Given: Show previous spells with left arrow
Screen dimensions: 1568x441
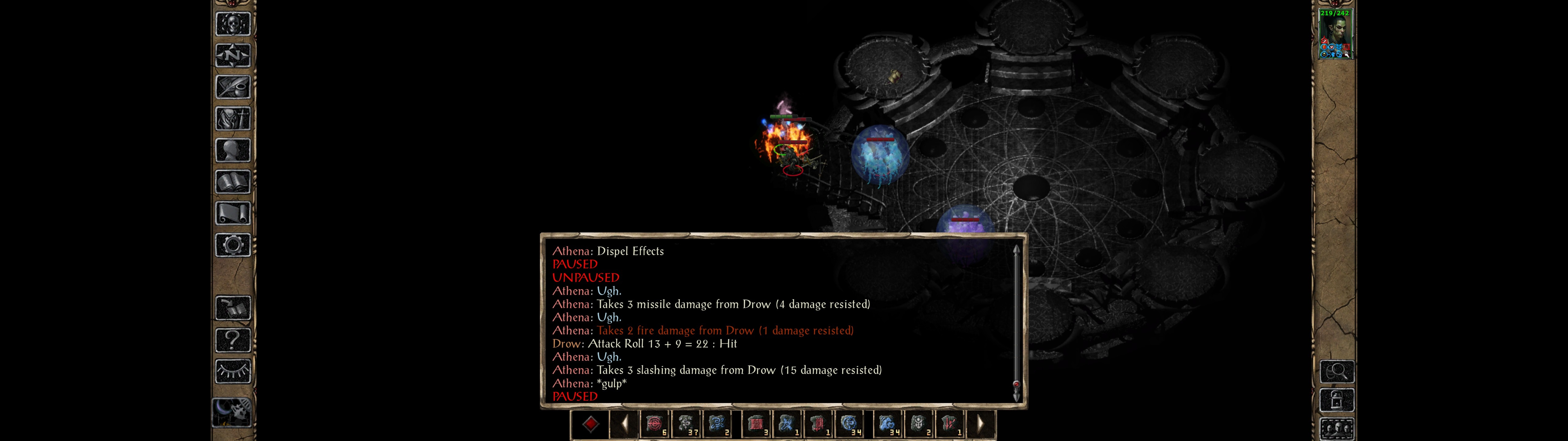Looking at the screenshot, I should pyautogui.click(x=624, y=424).
